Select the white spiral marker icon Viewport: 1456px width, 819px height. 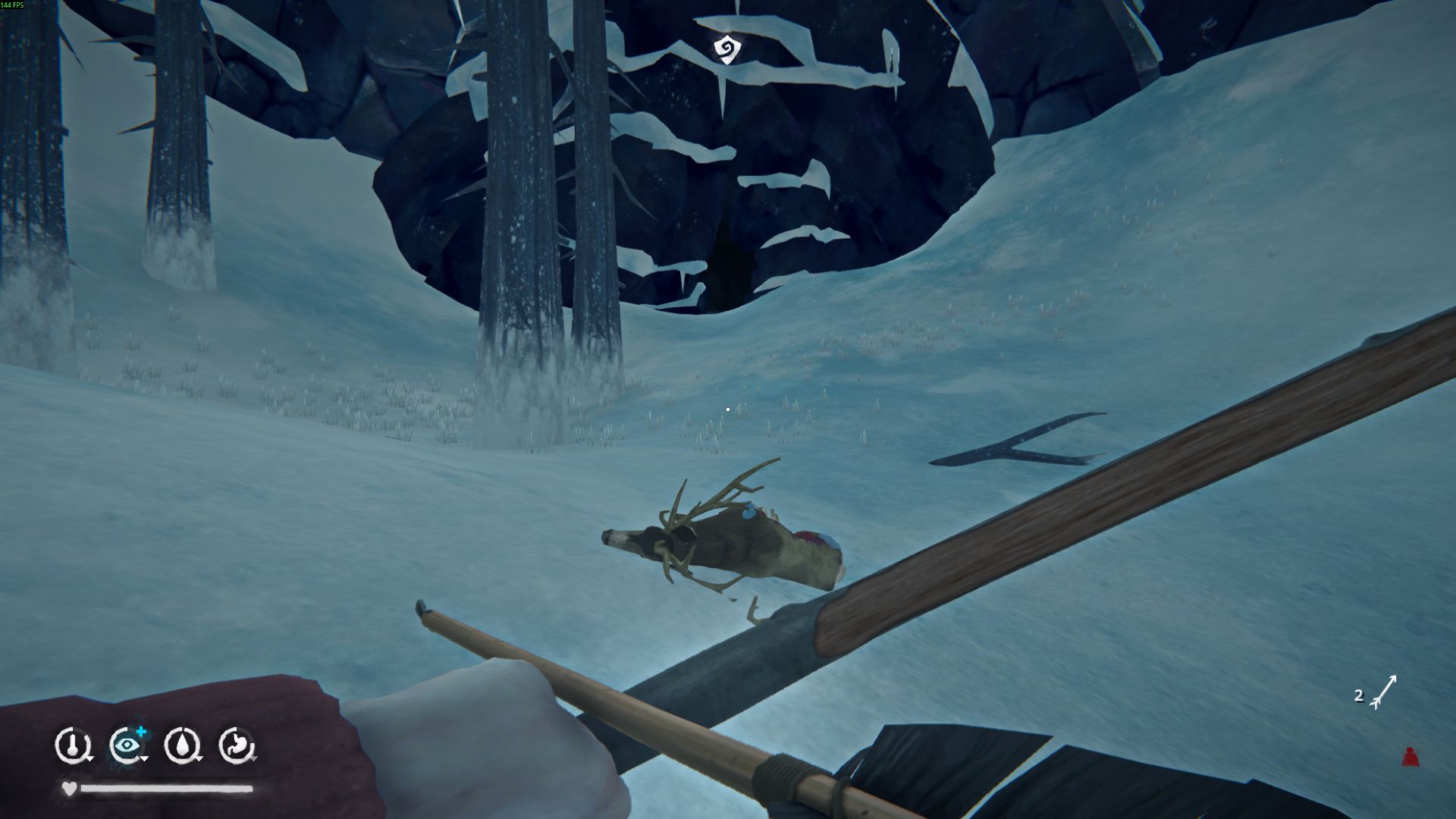726,50
